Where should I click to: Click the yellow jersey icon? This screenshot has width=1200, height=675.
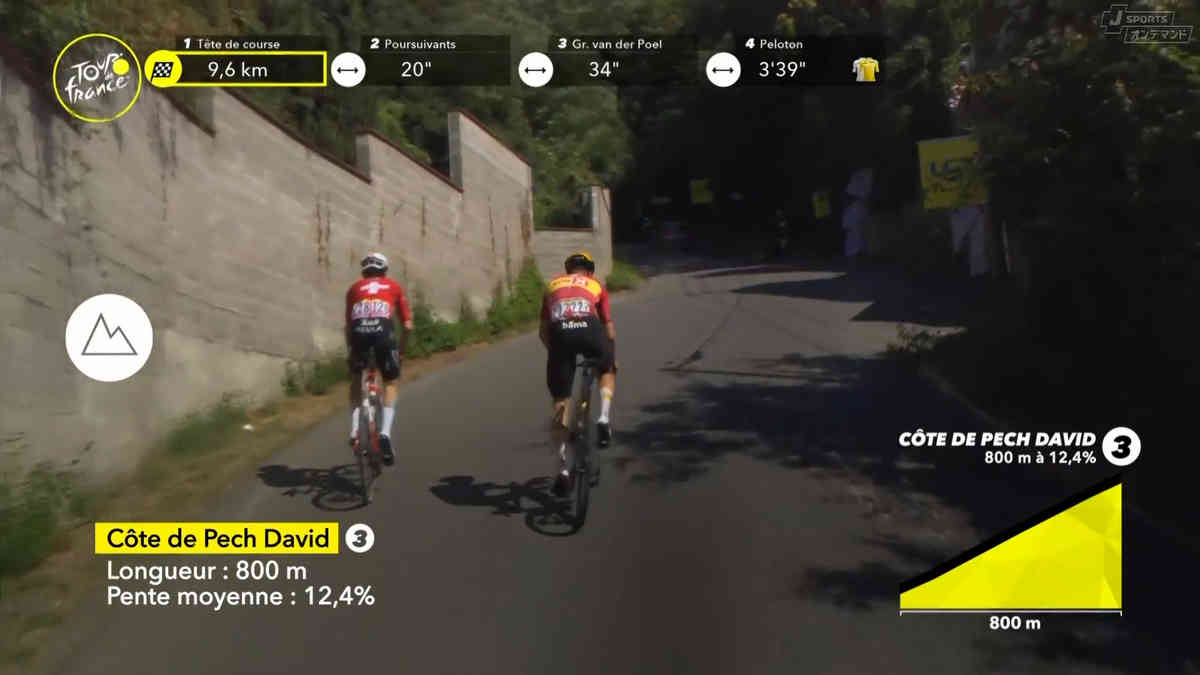865,69
